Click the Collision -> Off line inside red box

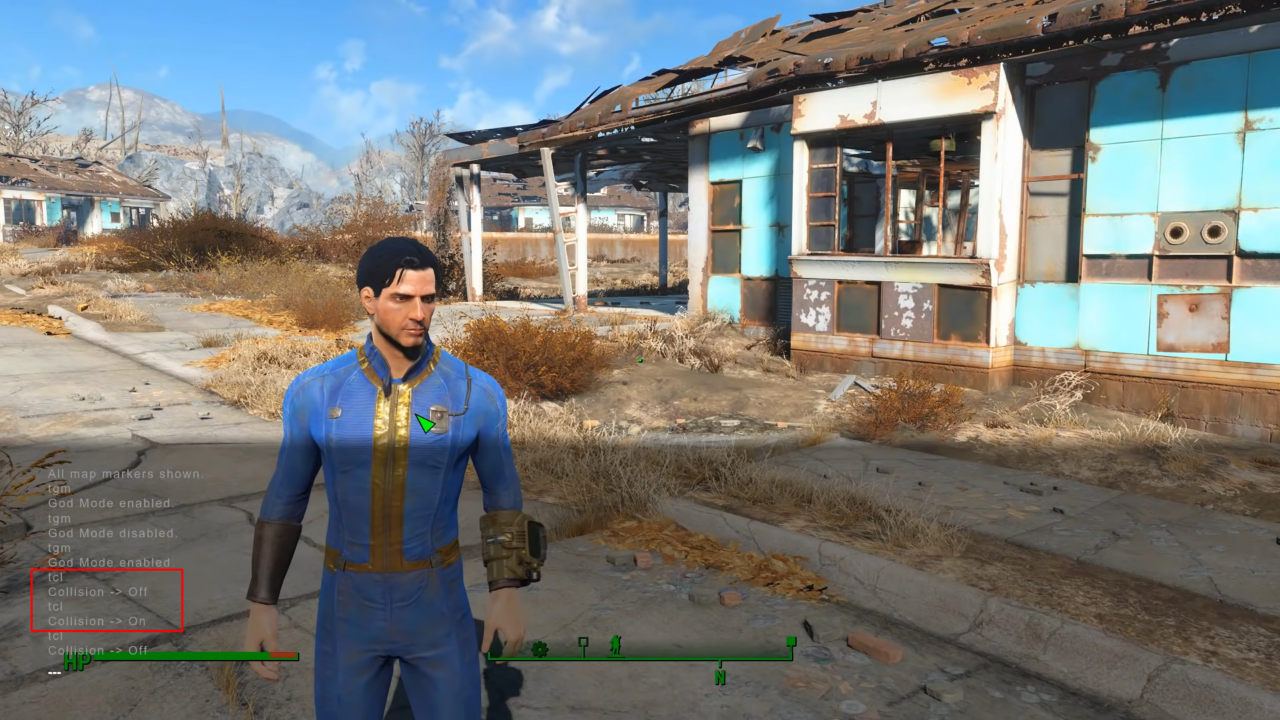(x=98, y=592)
